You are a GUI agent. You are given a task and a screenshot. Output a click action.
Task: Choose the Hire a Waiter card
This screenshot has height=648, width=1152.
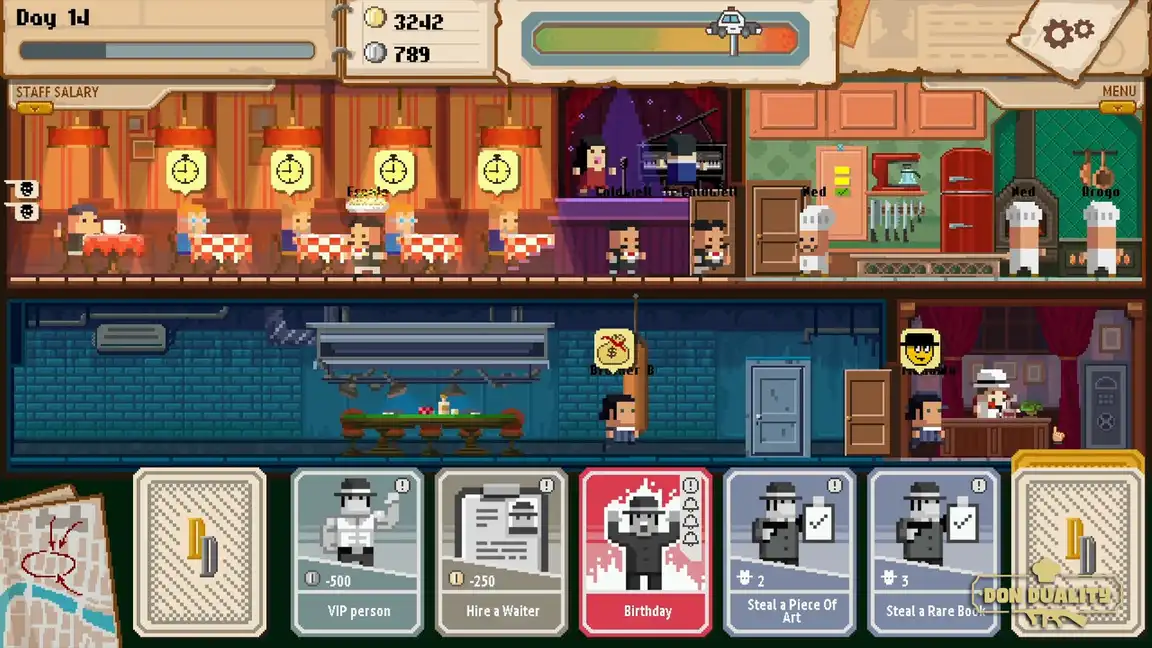click(502, 552)
